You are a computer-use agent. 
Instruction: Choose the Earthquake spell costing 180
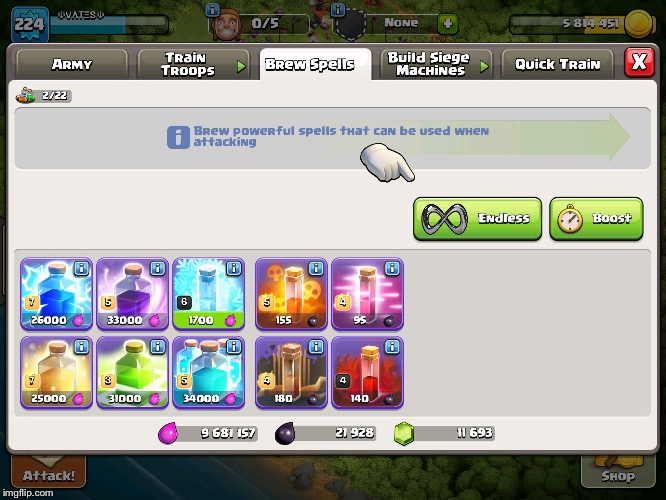coord(291,372)
